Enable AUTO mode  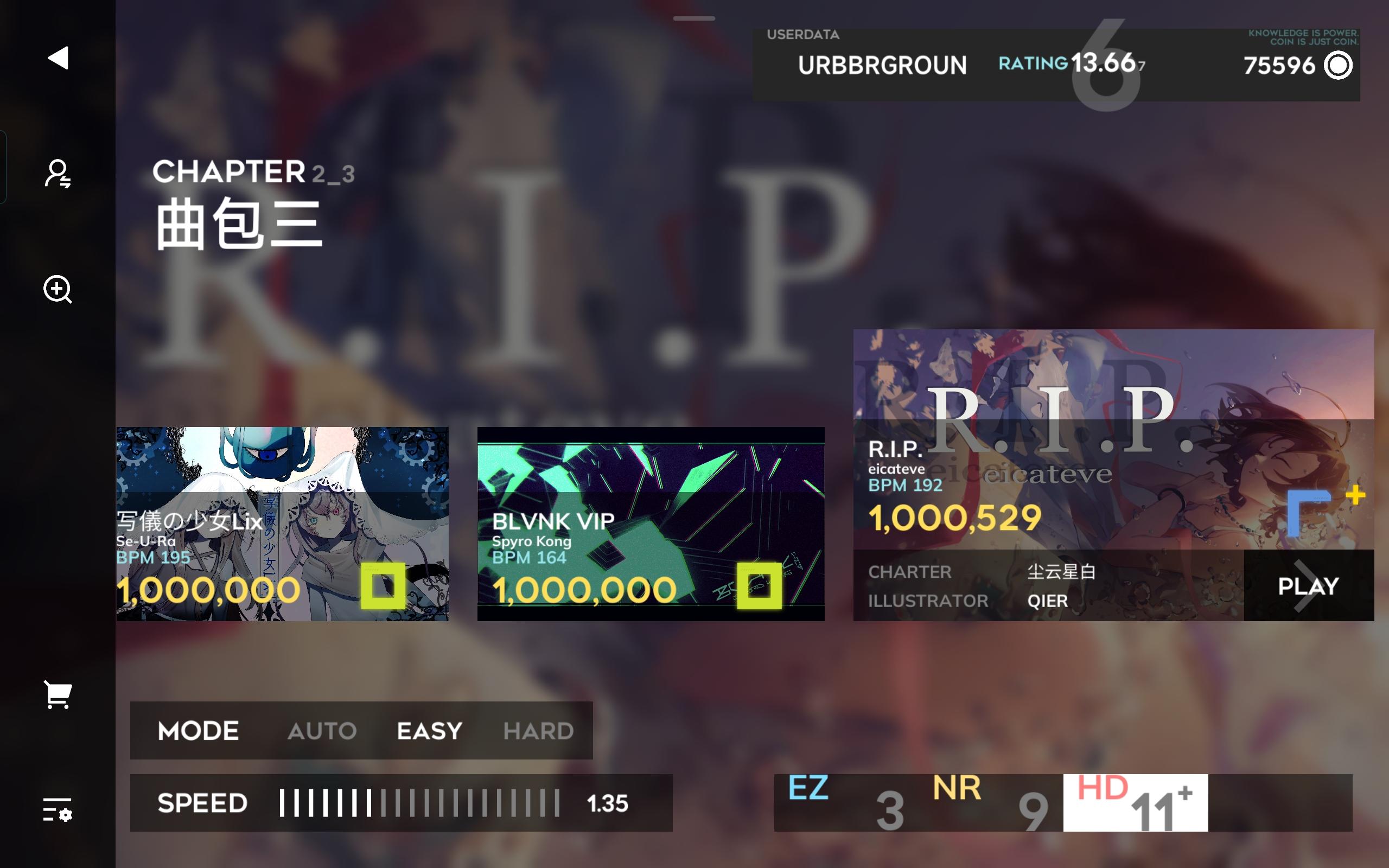[323, 730]
